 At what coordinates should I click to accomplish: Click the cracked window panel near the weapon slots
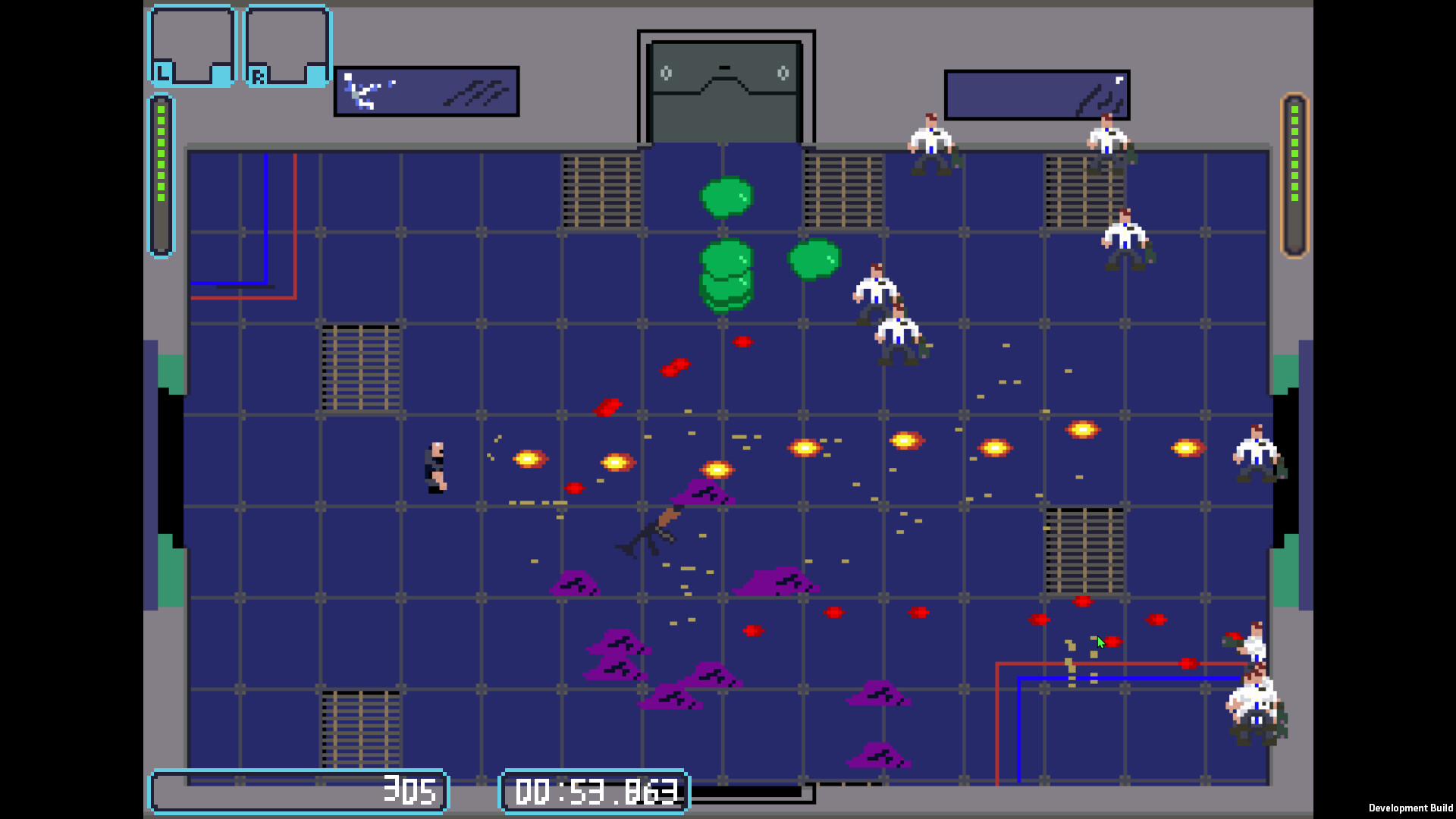(426, 91)
